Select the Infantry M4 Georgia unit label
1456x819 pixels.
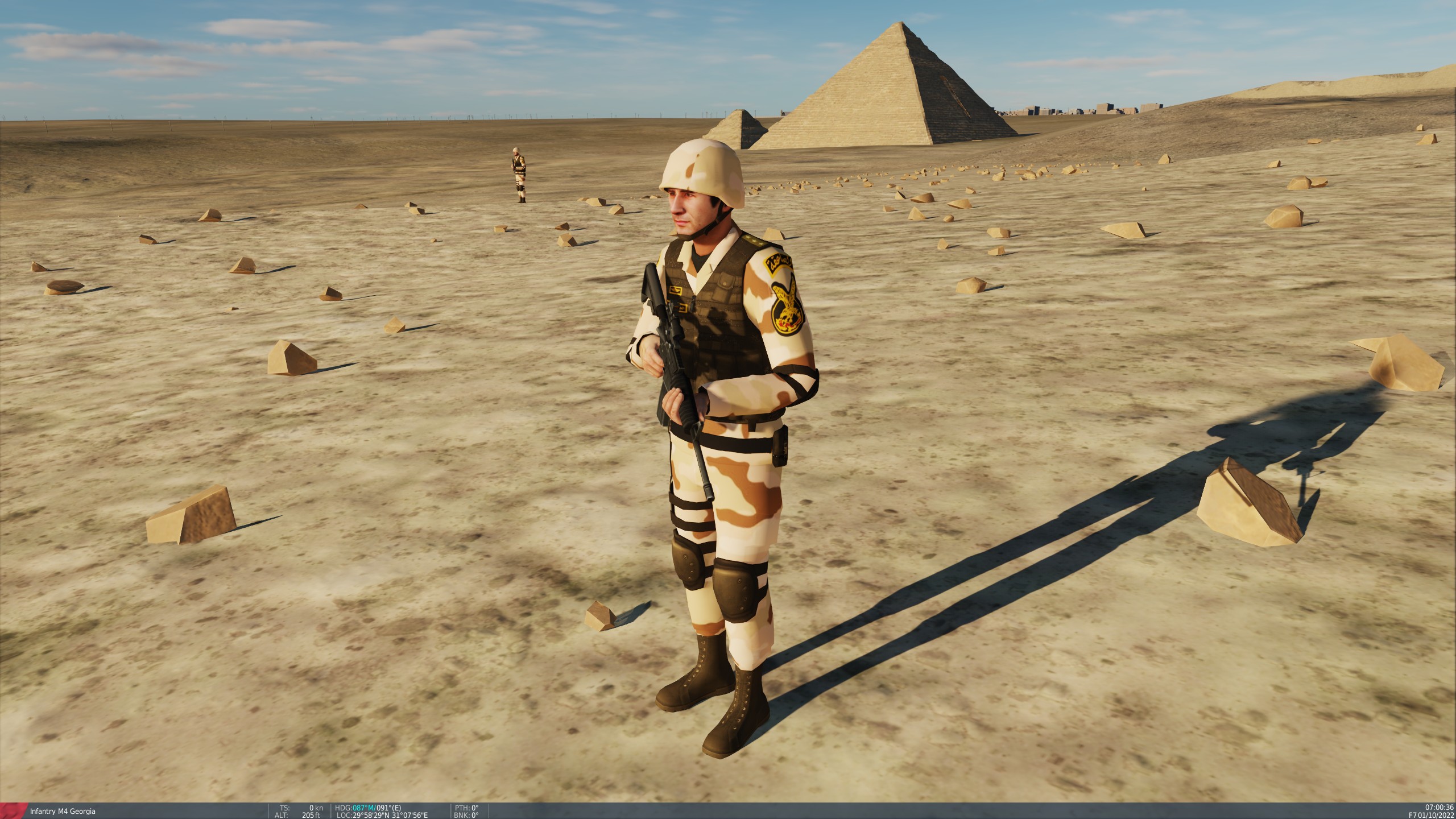[x=63, y=810]
